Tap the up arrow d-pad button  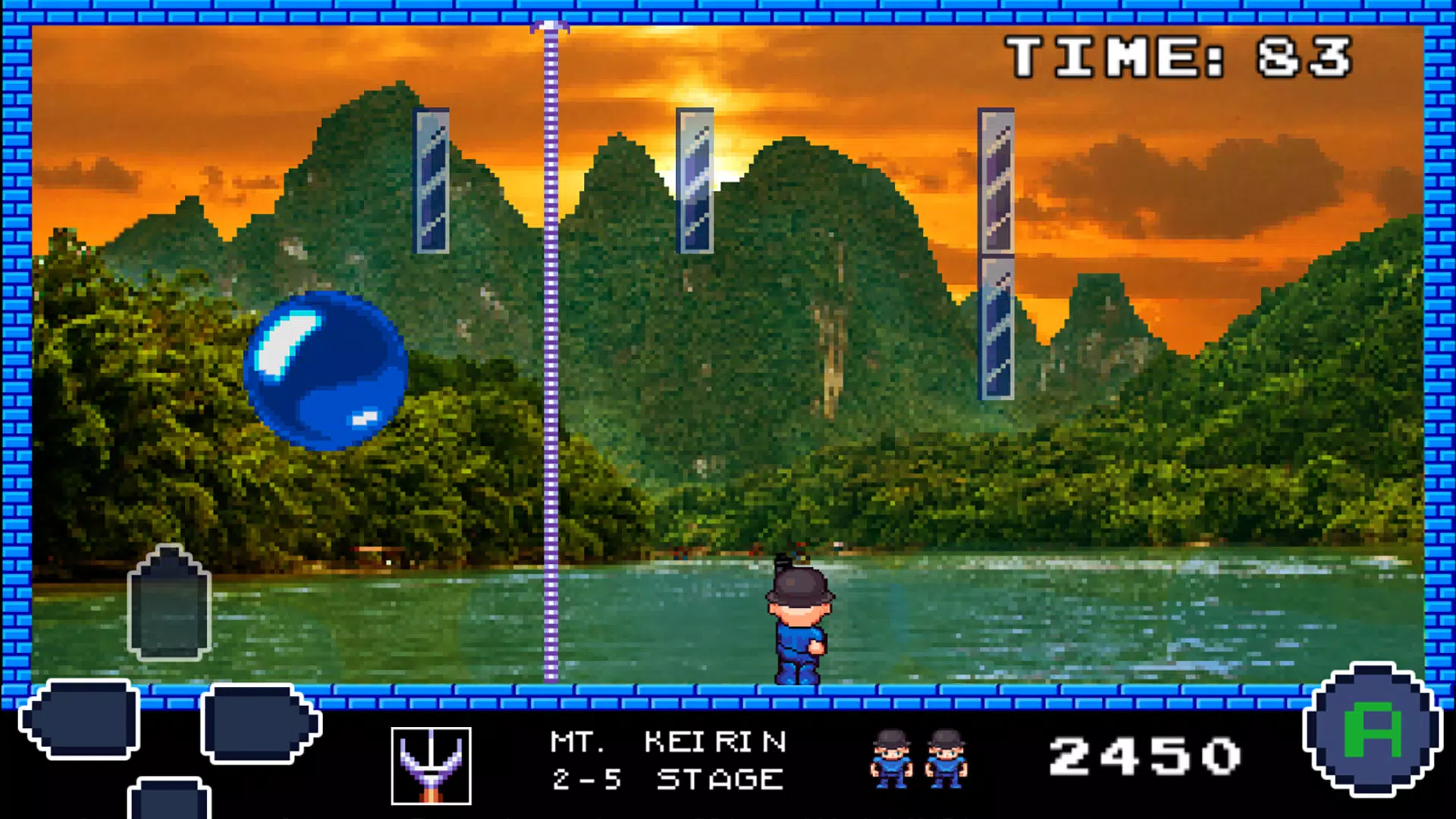tap(169, 604)
